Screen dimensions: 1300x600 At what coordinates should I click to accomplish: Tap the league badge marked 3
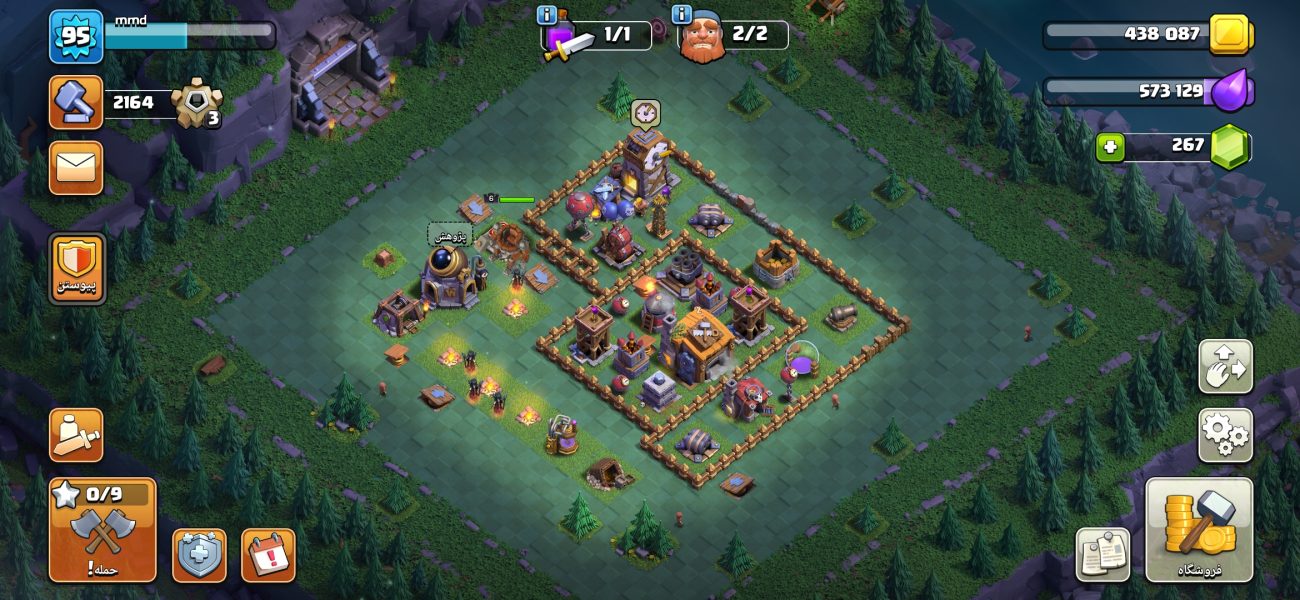(197, 103)
